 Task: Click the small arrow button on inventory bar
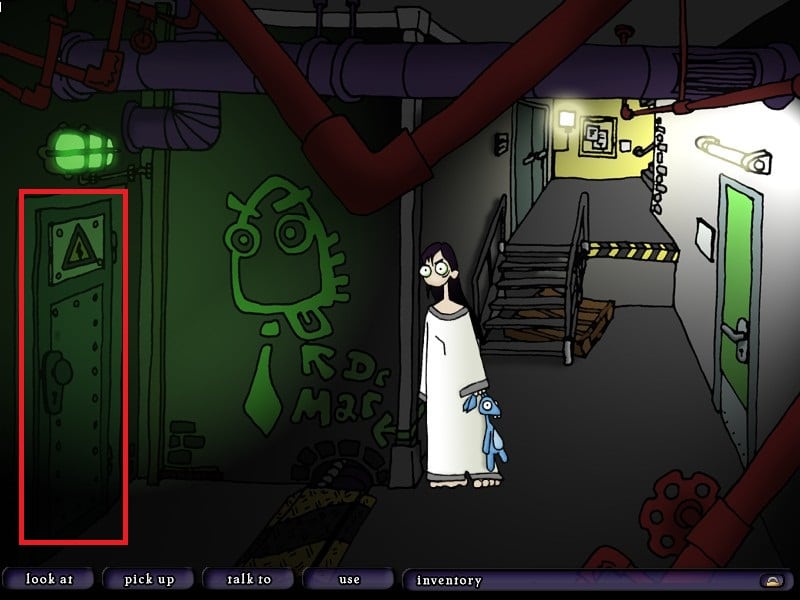click(x=772, y=580)
